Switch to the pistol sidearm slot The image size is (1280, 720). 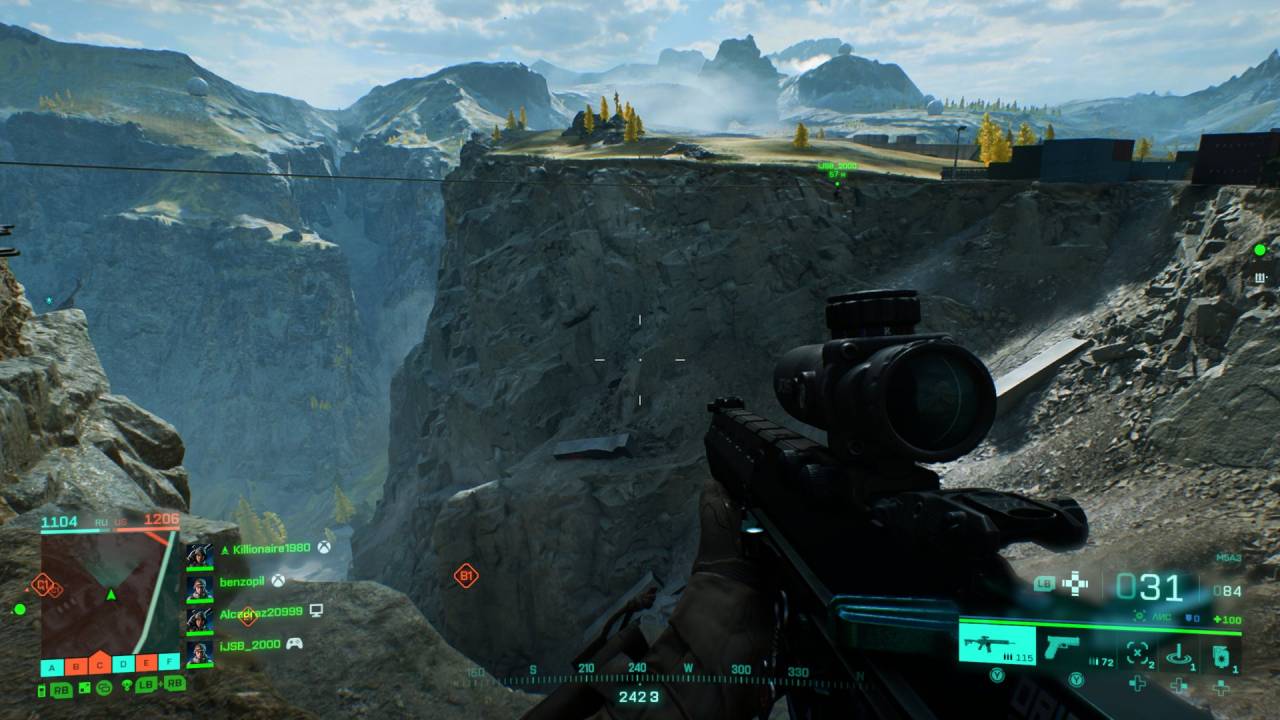[x=1062, y=646]
